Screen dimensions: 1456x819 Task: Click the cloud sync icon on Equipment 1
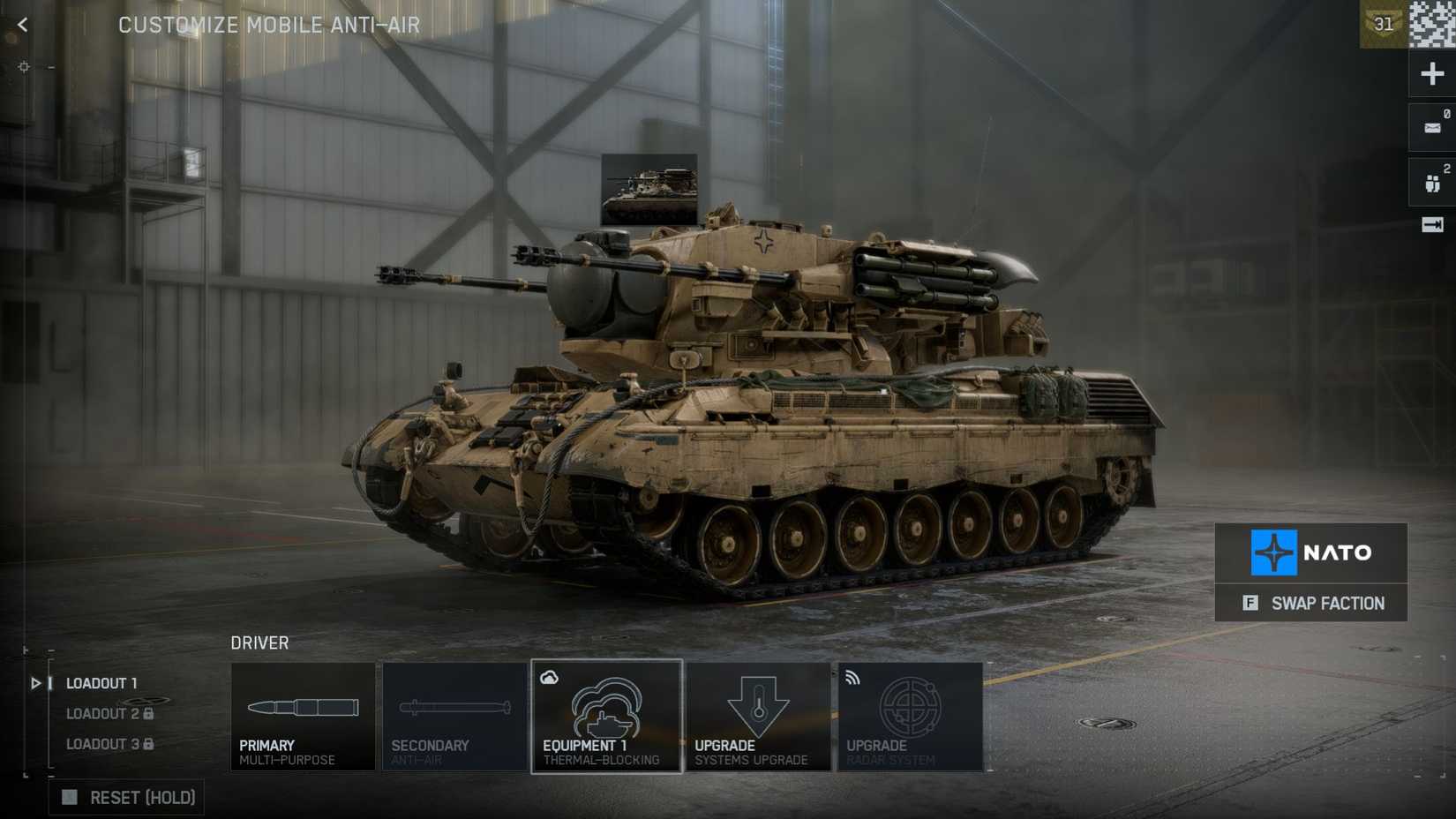point(551,676)
